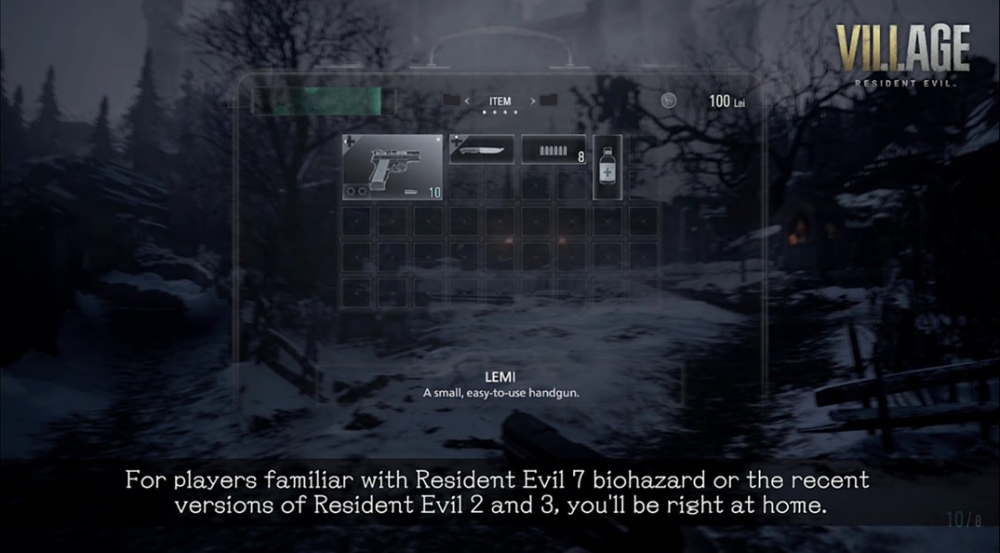
Task: Switch to the next inventory tab arrow
Action: point(534,101)
